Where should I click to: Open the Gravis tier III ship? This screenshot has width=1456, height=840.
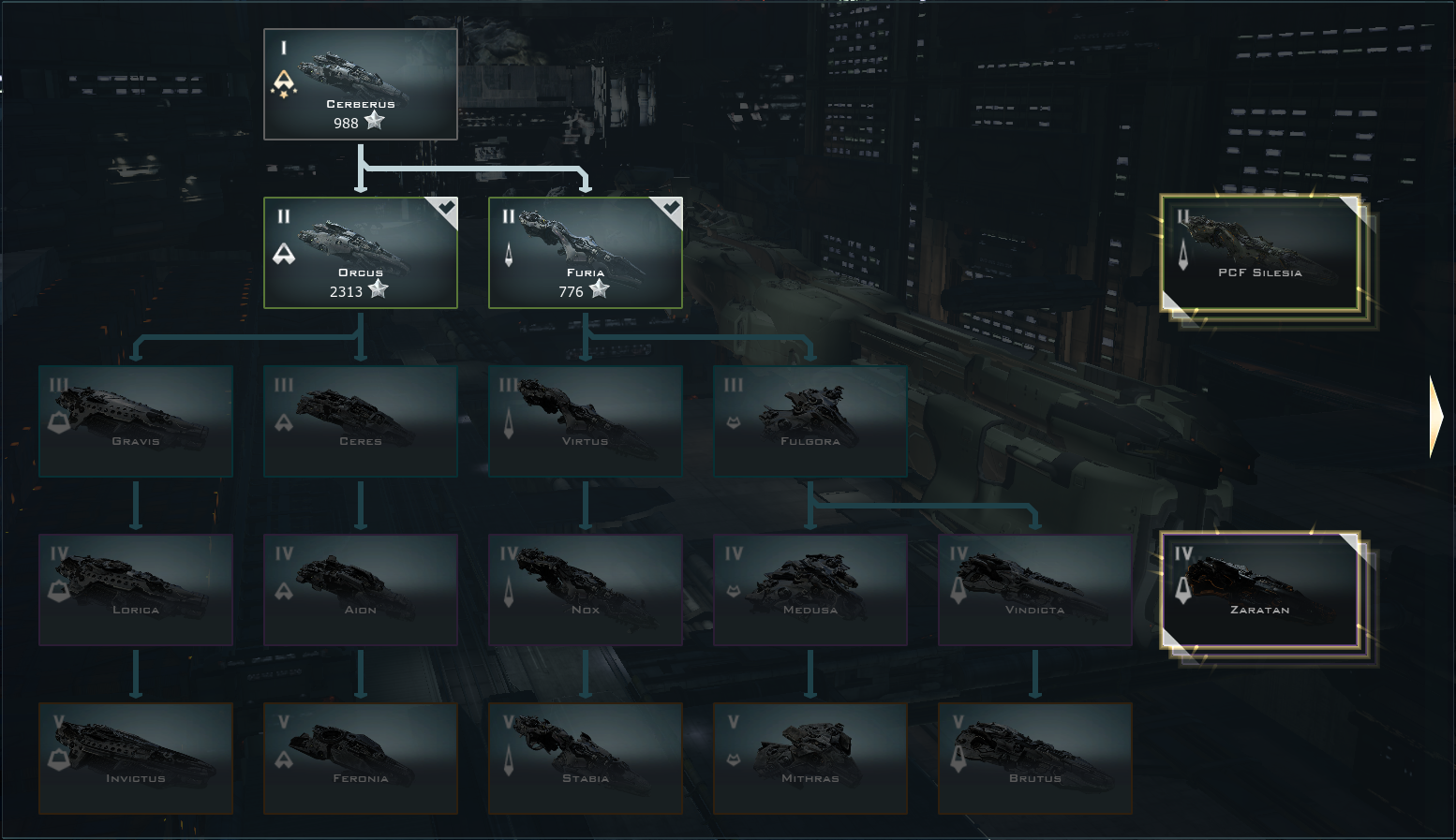(x=136, y=421)
